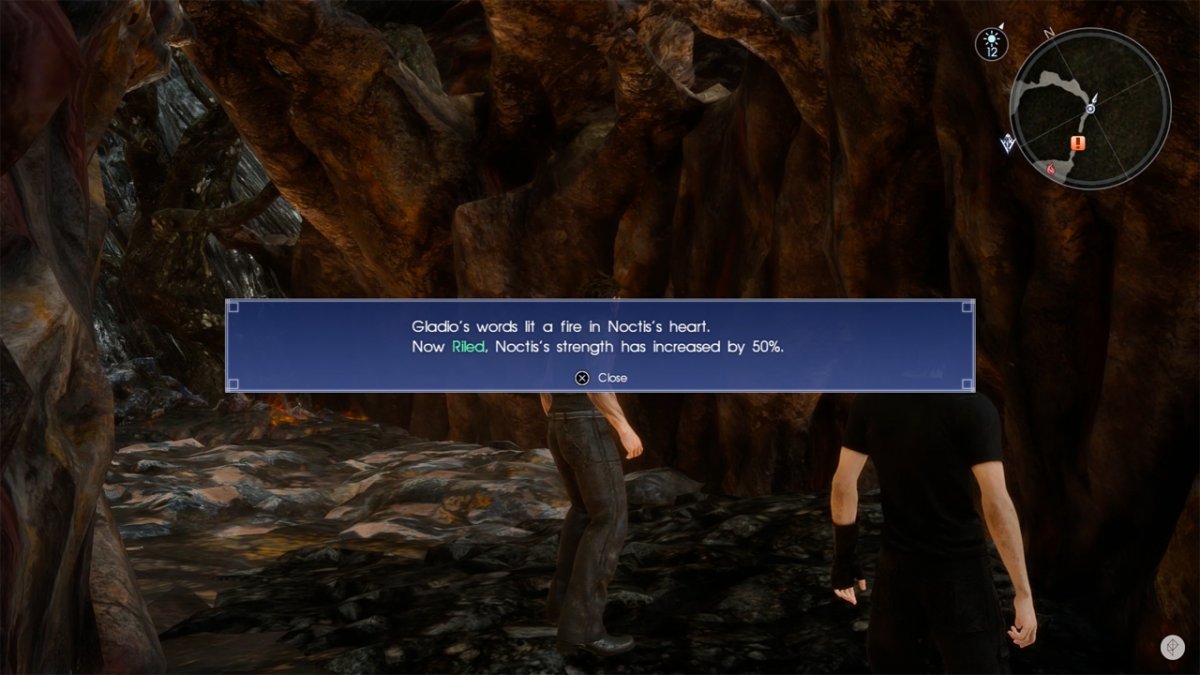Select the white crystal marker beside minimap
This screenshot has width=1200, height=675.
(1008, 144)
